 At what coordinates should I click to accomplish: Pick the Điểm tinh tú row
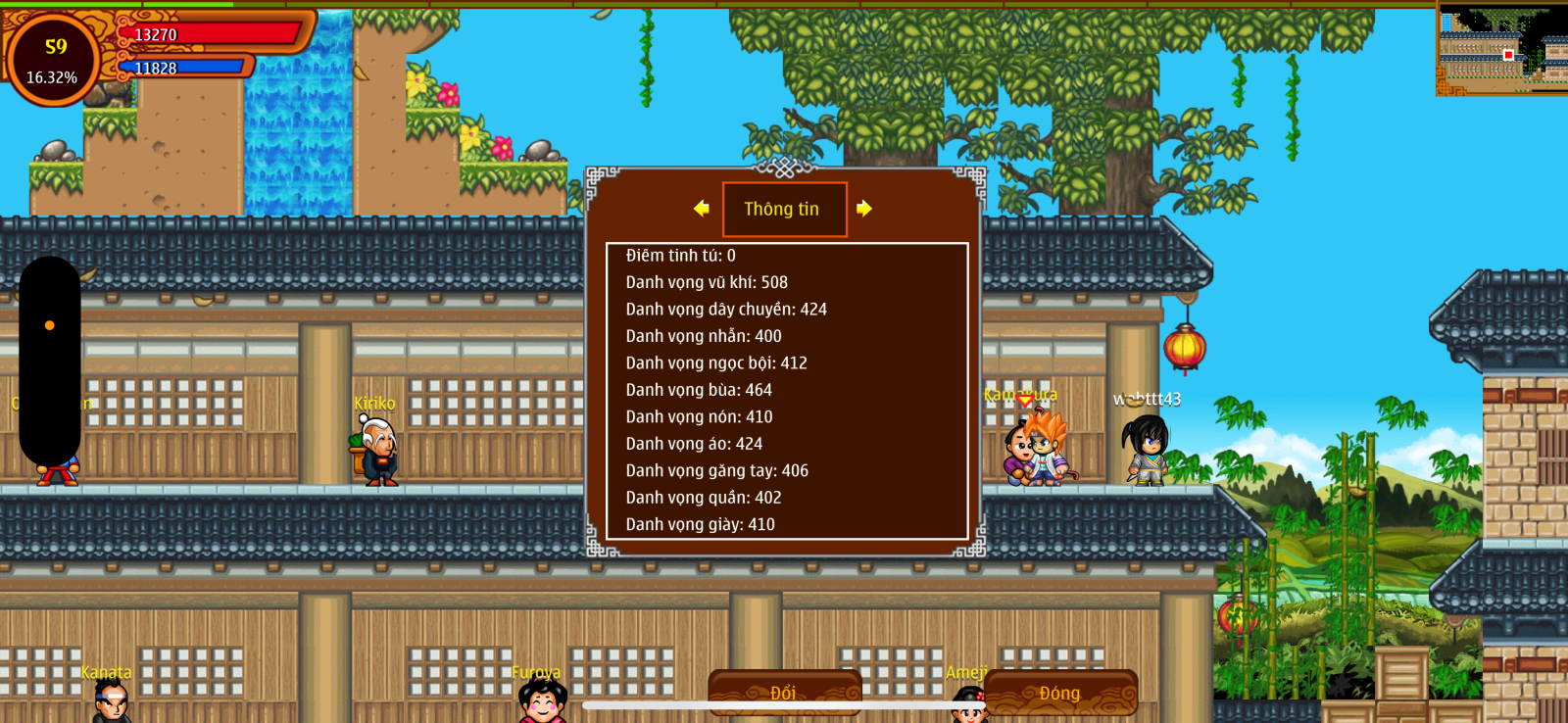coord(680,256)
